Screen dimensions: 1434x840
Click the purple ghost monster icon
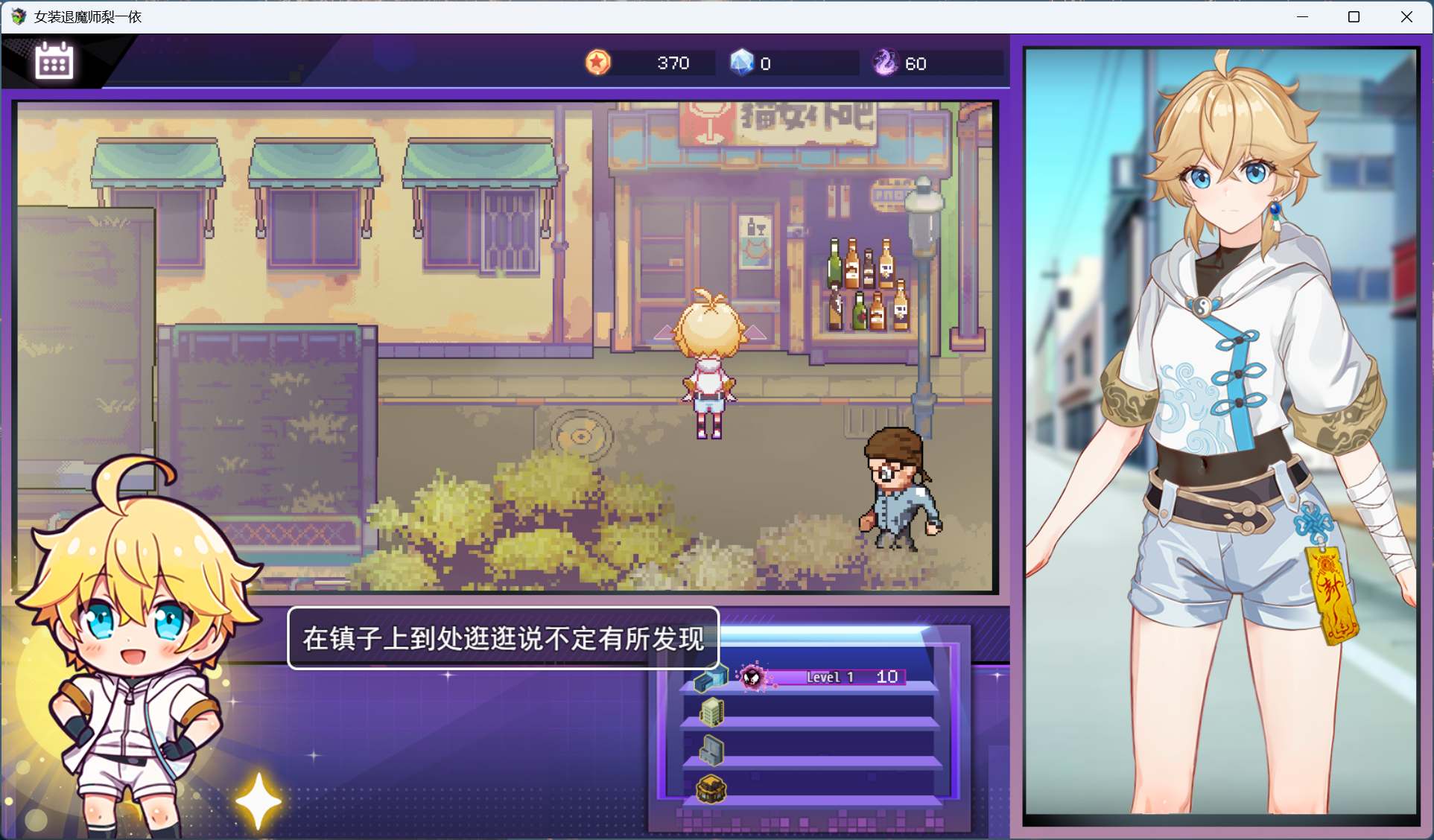click(x=753, y=678)
